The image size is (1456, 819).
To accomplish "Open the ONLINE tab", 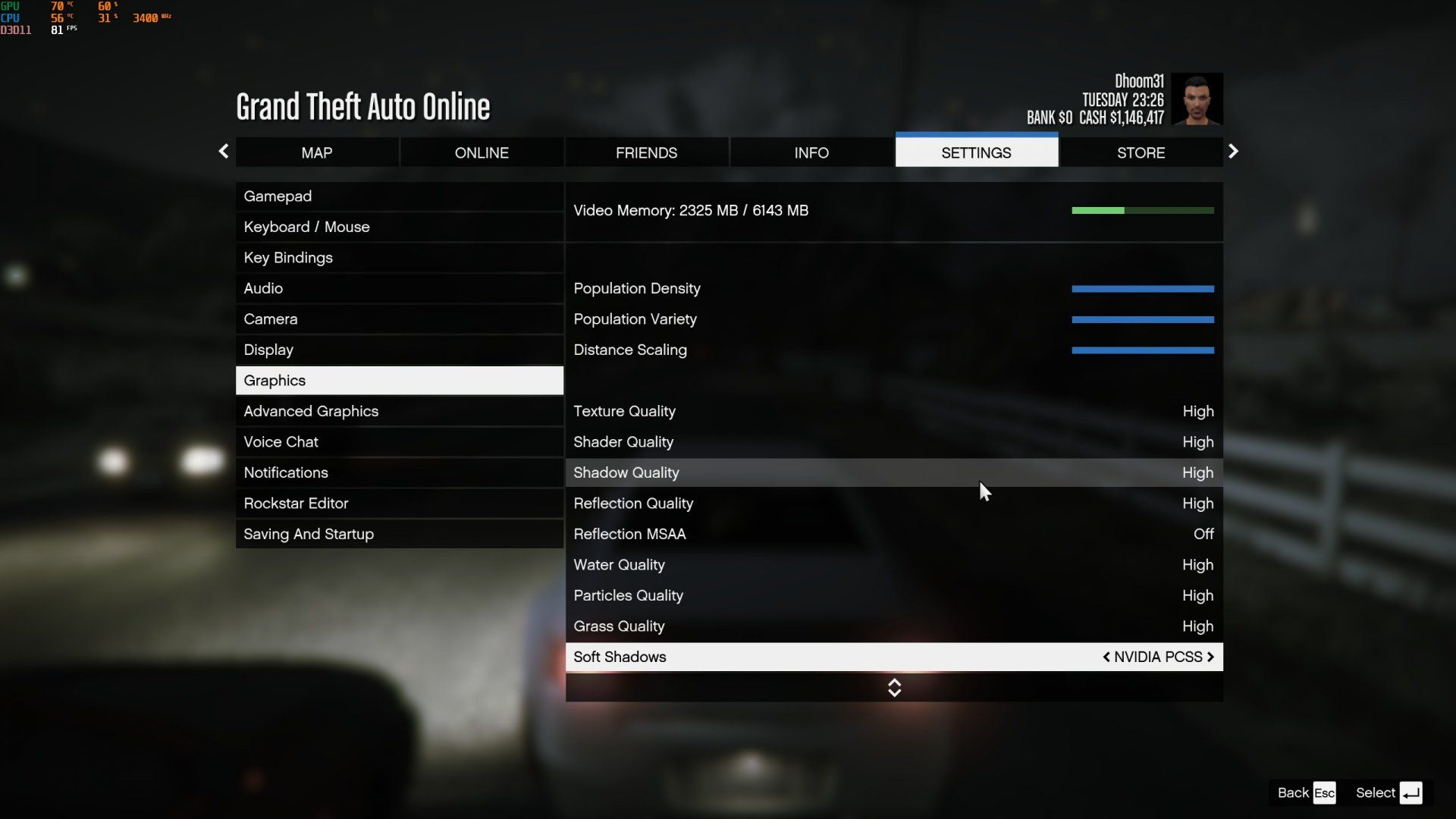I will point(482,152).
